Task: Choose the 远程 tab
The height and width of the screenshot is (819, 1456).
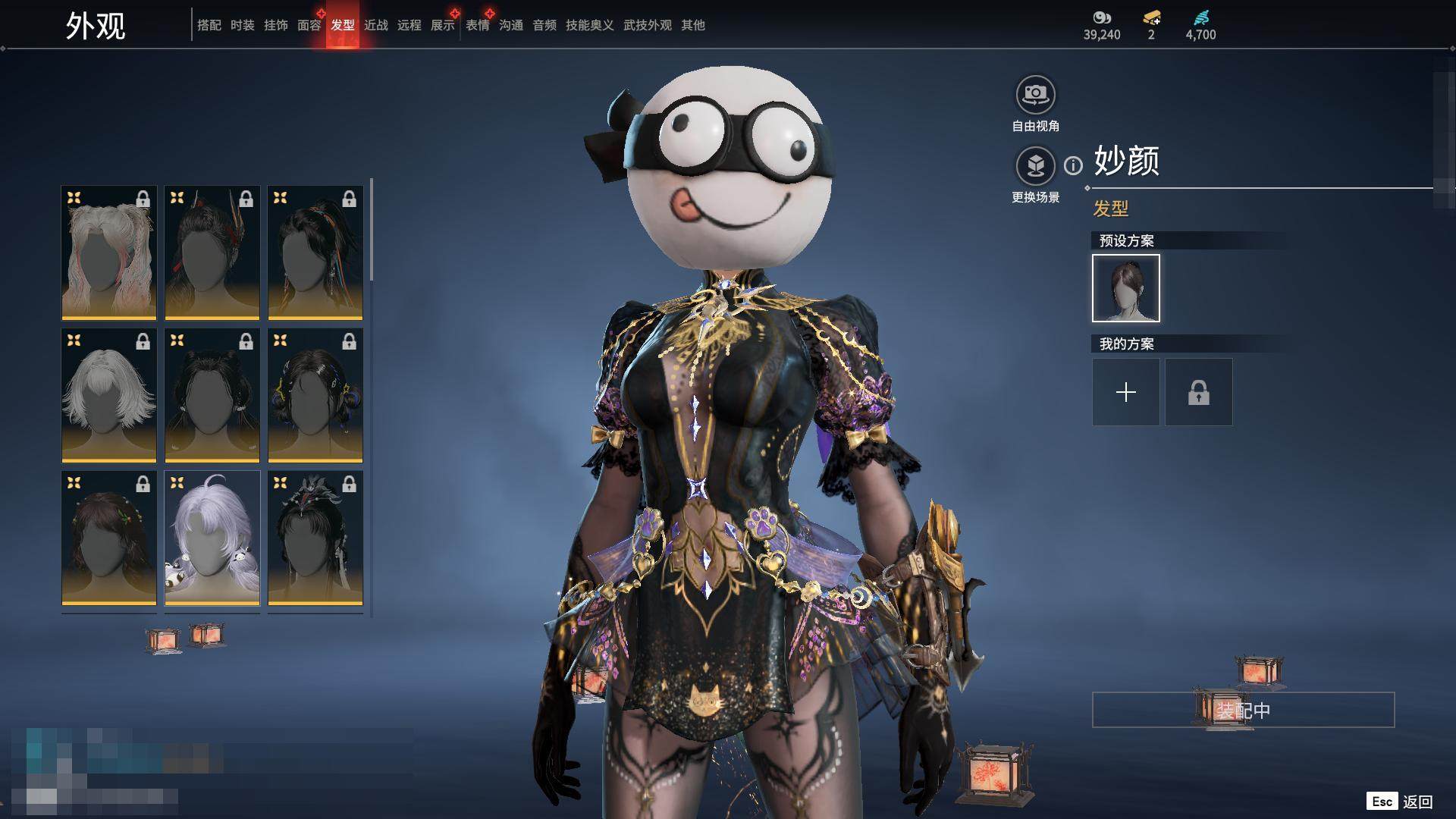Action: pyautogui.click(x=409, y=25)
